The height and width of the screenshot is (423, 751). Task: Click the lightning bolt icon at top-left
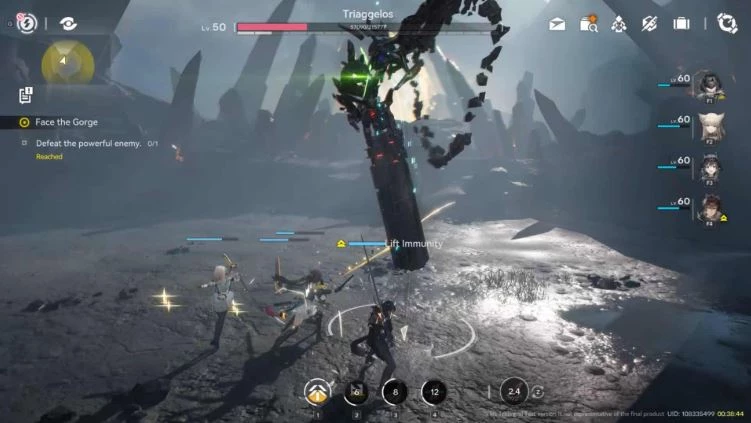coord(27,23)
